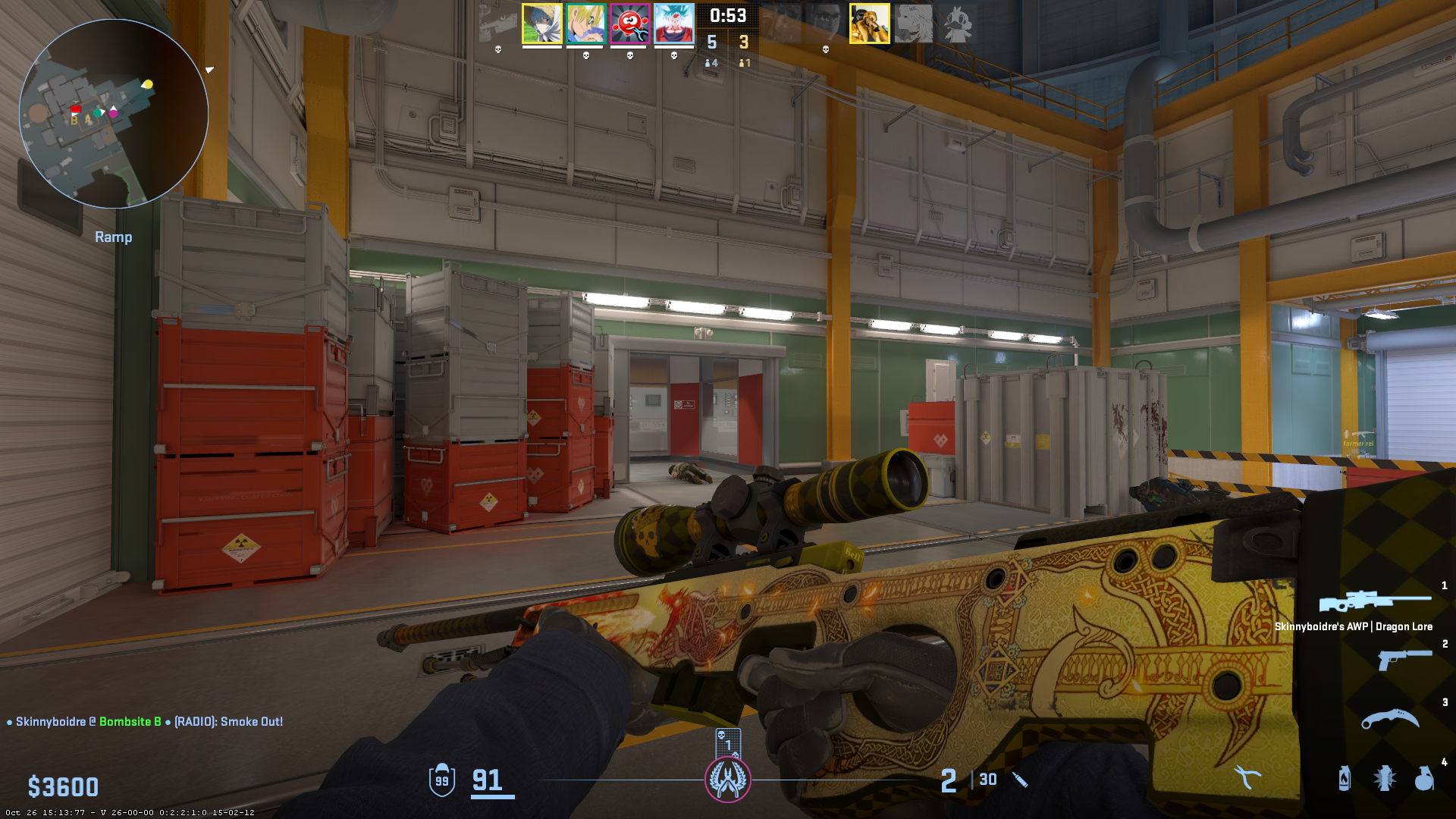
Task: Click the enemy avatar in gold jacket
Action: [869, 24]
